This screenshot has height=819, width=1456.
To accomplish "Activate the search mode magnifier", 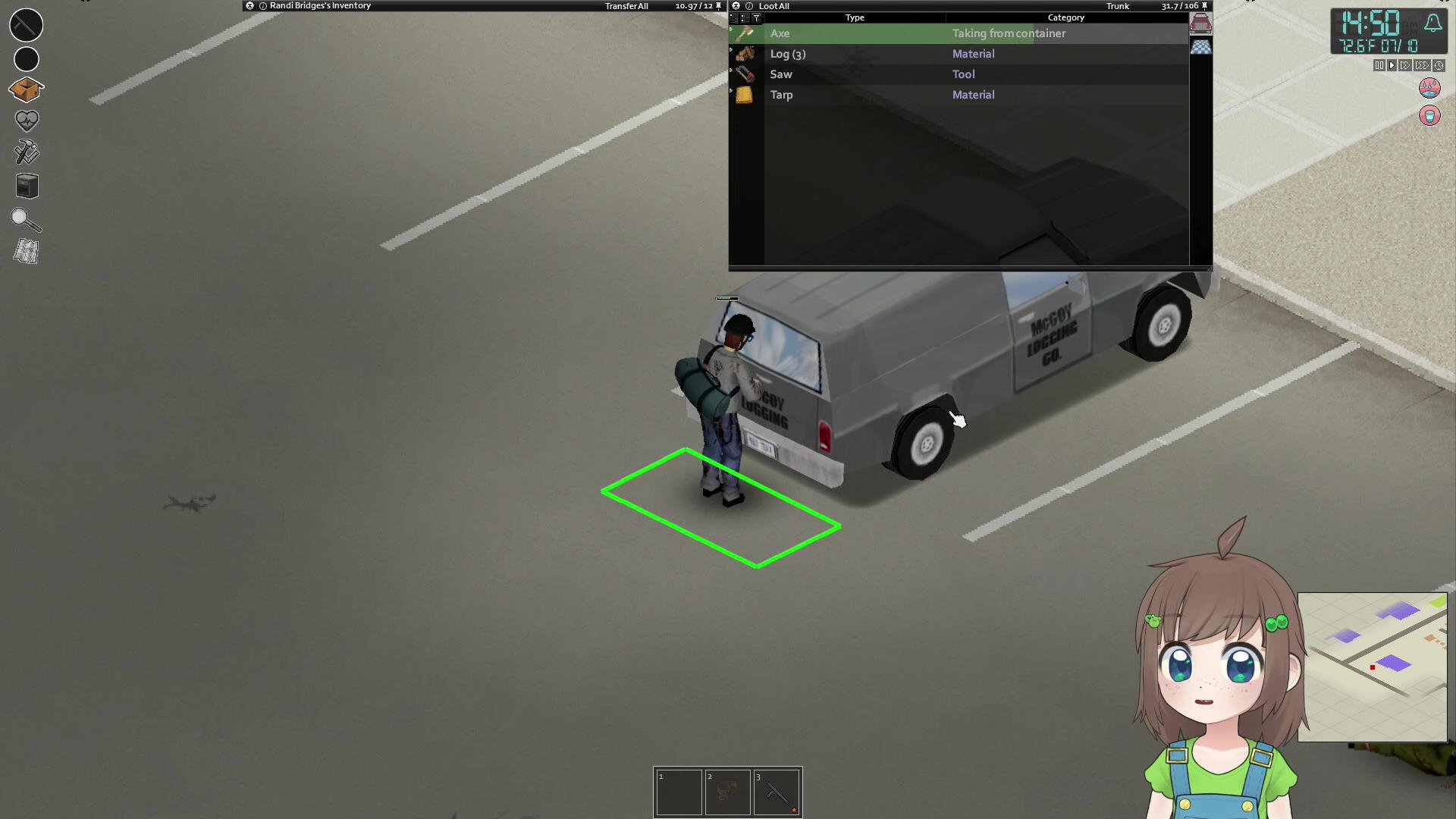I will tap(26, 220).
